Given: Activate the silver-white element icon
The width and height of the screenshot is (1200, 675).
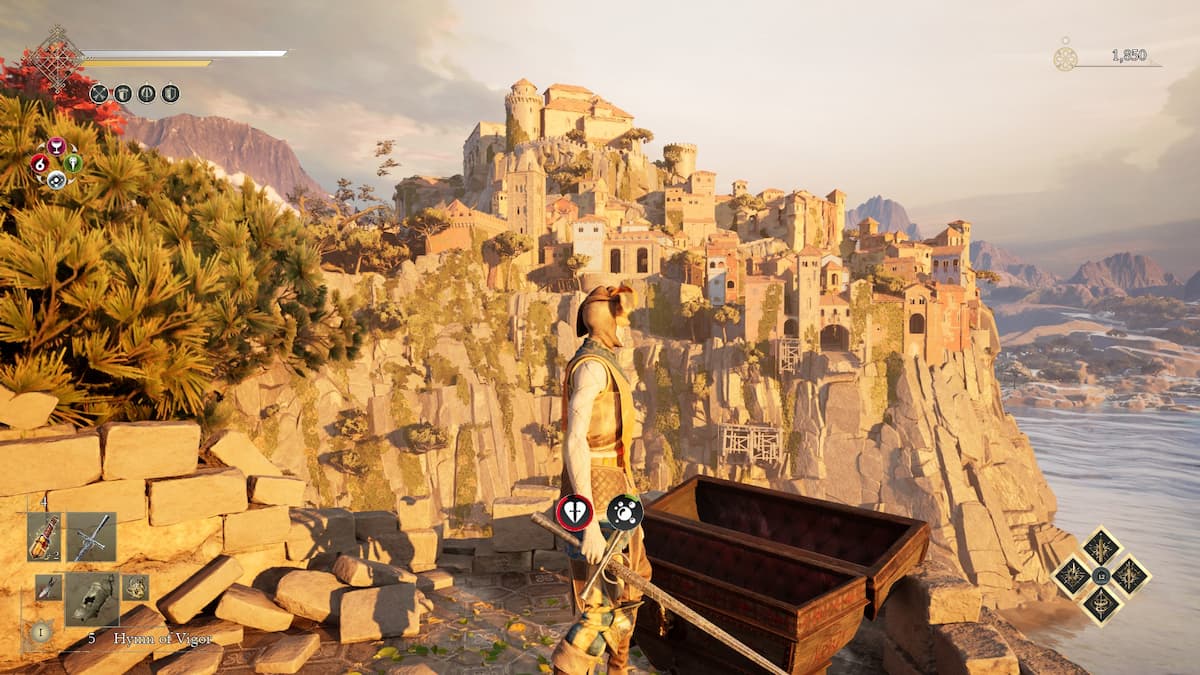Looking at the screenshot, I should pos(56,180).
